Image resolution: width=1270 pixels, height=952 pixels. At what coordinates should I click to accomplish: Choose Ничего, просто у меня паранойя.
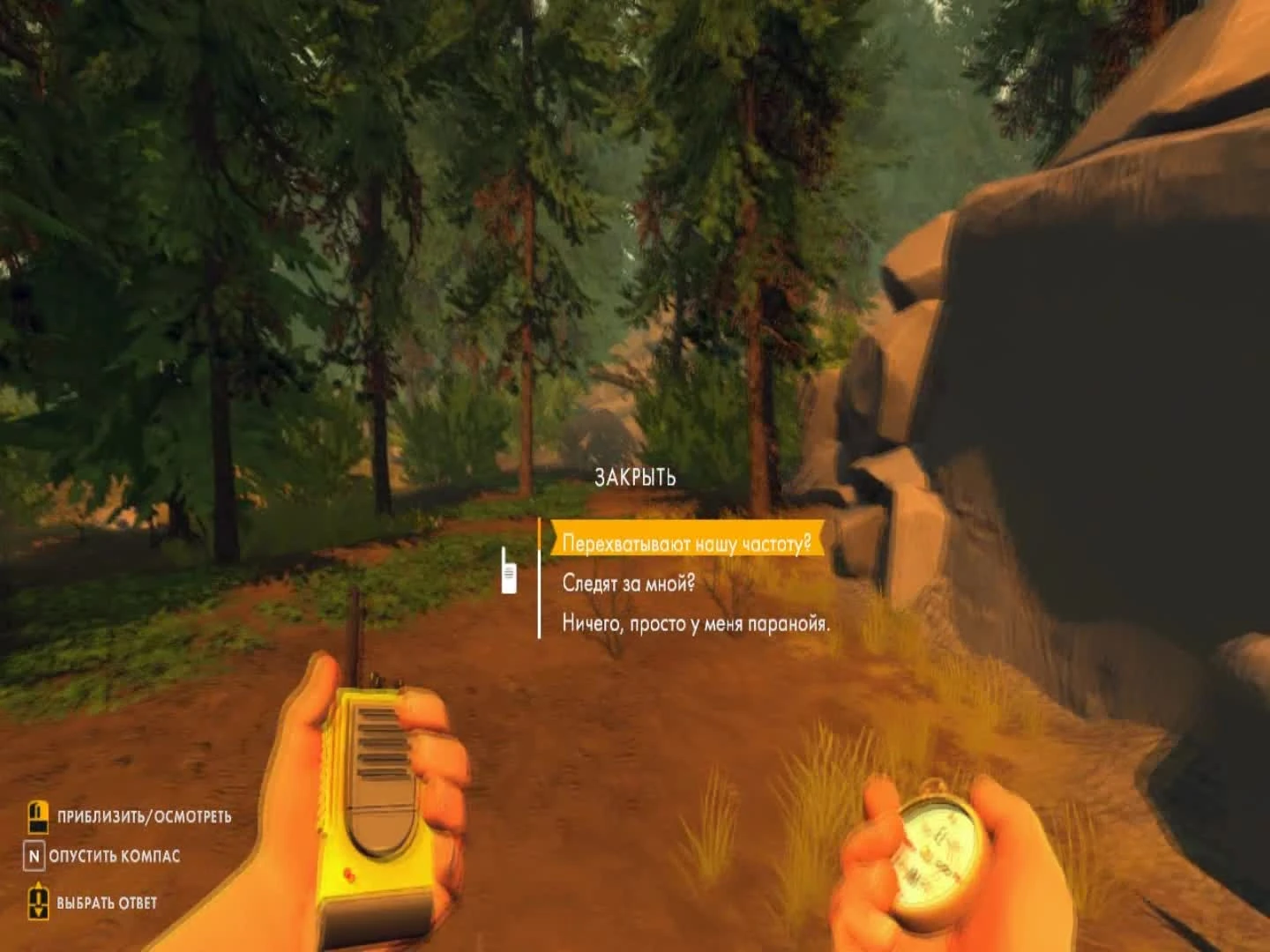(695, 622)
